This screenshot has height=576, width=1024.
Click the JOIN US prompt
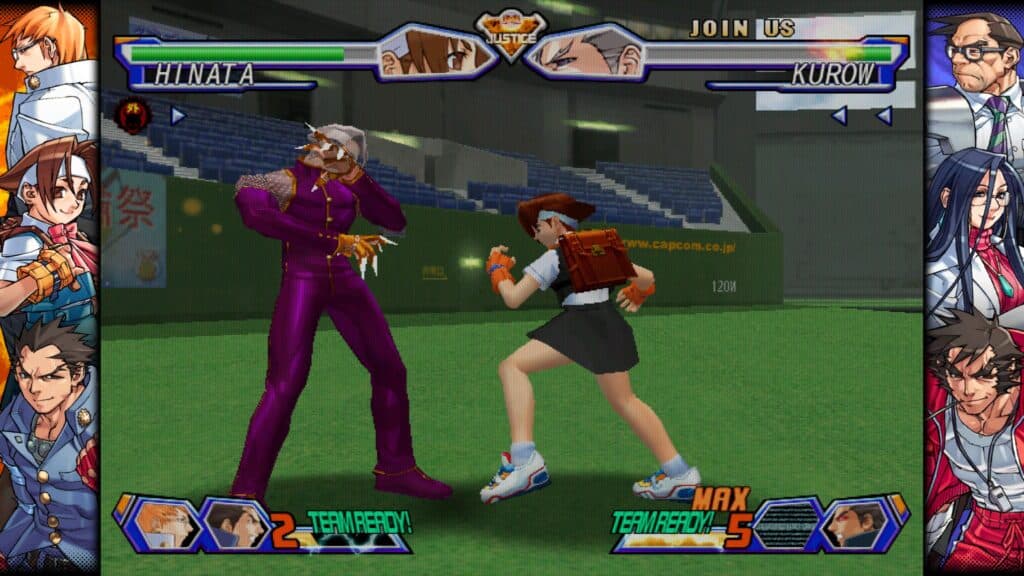[x=742, y=29]
